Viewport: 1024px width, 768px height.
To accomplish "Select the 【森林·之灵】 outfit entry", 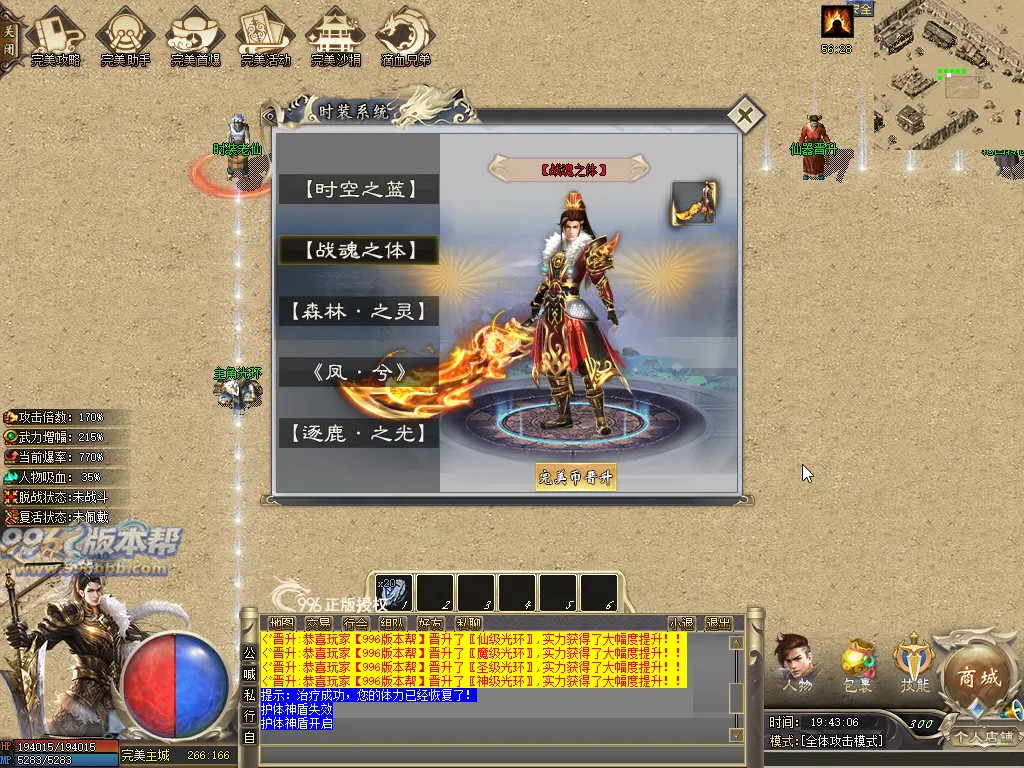I will [359, 311].
